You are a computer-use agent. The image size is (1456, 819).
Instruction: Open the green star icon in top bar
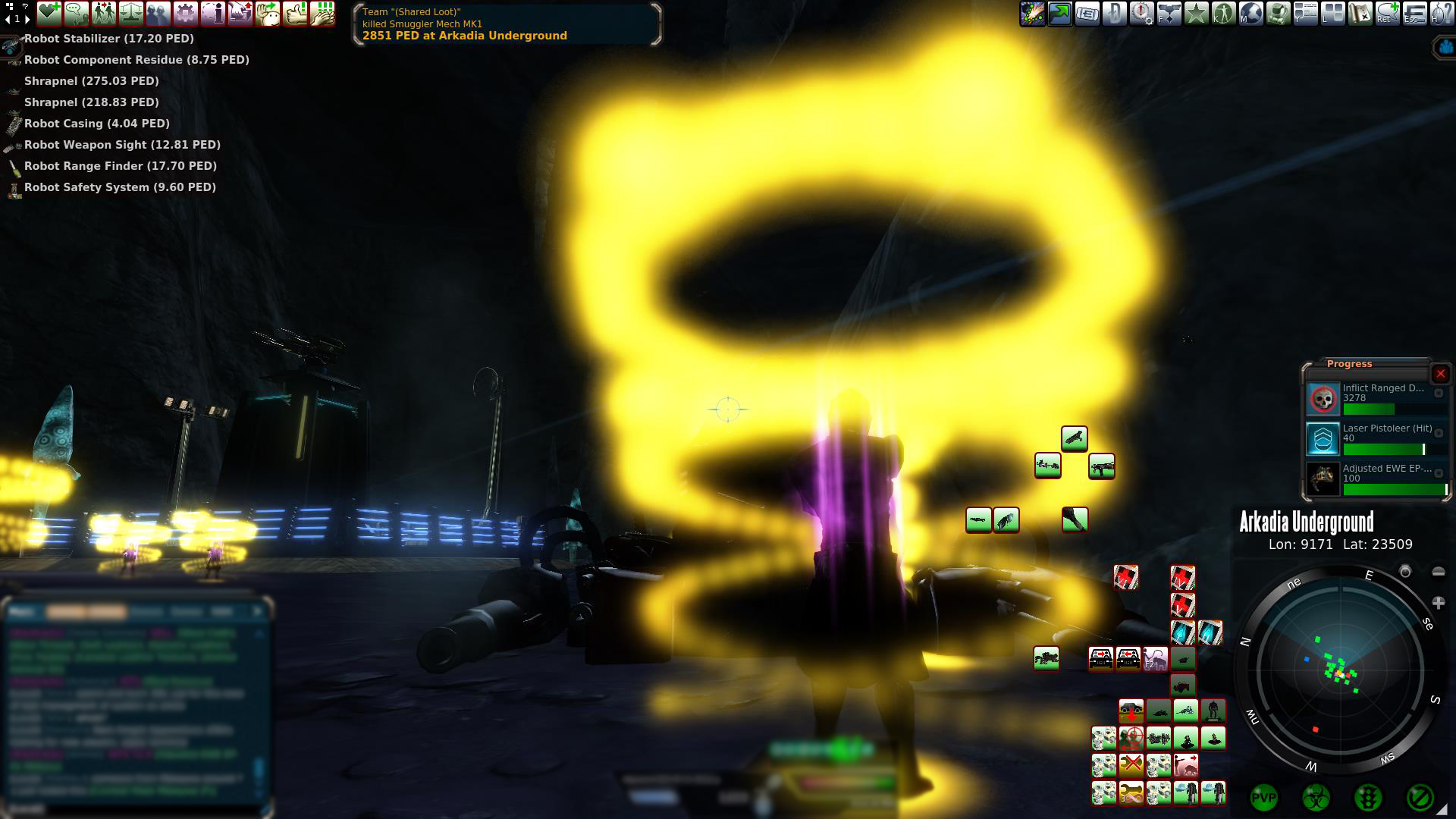1197,14
